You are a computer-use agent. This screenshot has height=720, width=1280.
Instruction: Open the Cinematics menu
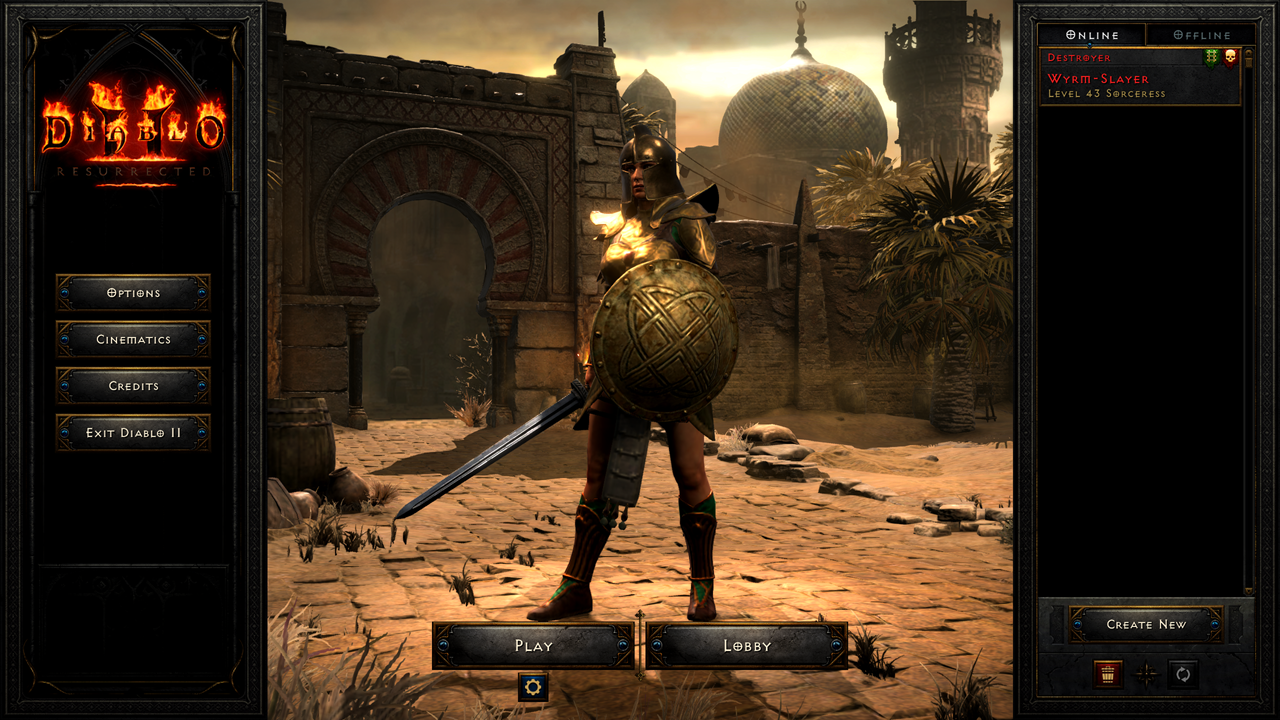[132, 340]
